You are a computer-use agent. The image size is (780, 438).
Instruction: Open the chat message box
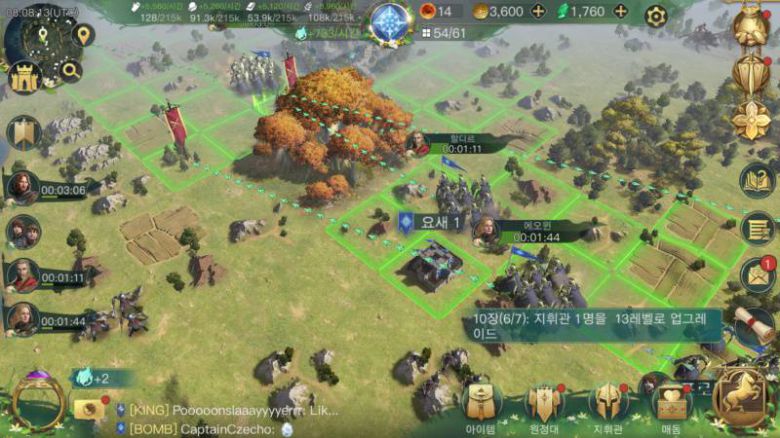pos(230,419)
